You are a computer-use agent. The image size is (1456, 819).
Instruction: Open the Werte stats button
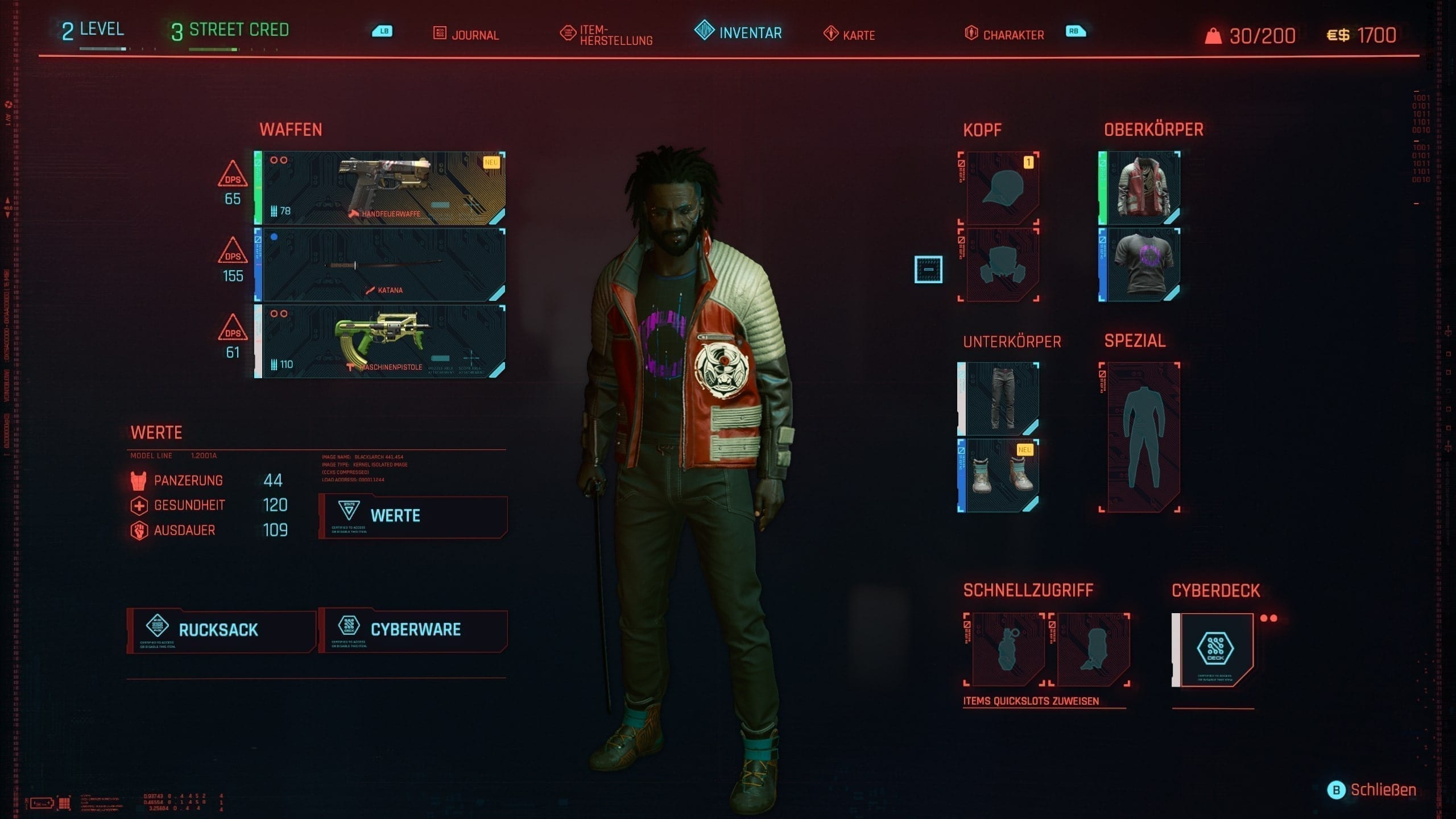point(412,516)
